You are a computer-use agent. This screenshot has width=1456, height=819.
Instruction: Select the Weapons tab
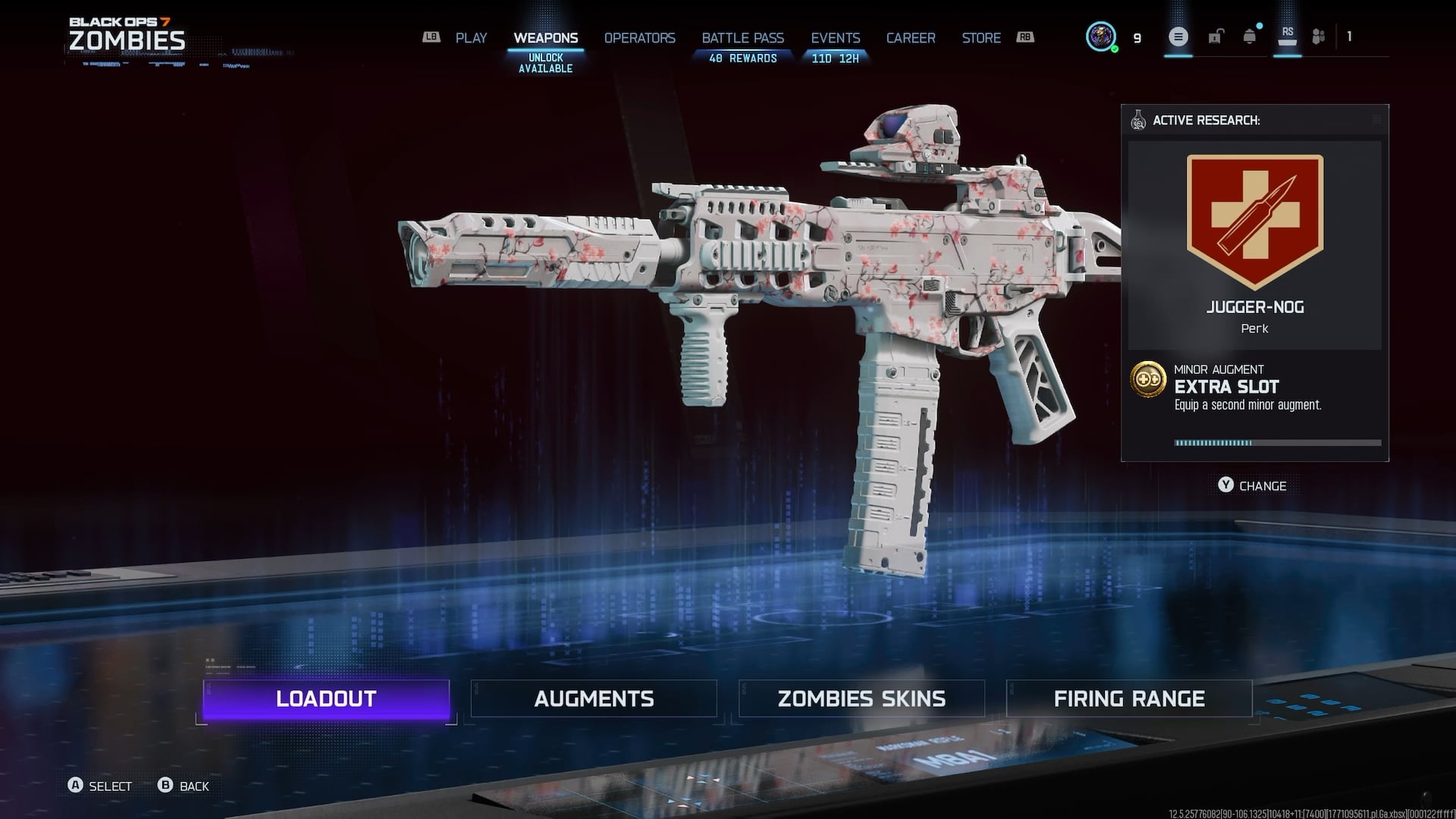[545, 38]
